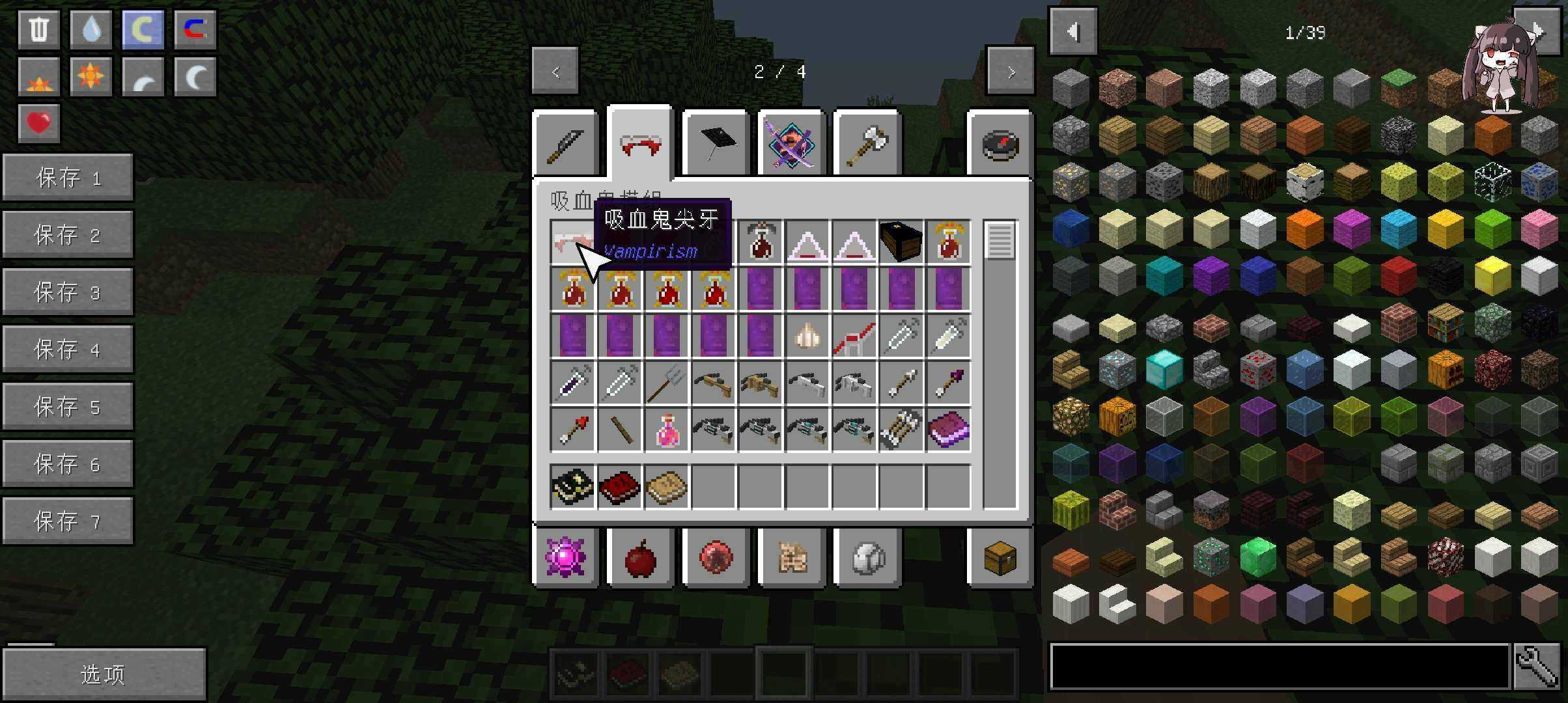
Task: Switch to the battle axe tab
Action: pos(867,143)
